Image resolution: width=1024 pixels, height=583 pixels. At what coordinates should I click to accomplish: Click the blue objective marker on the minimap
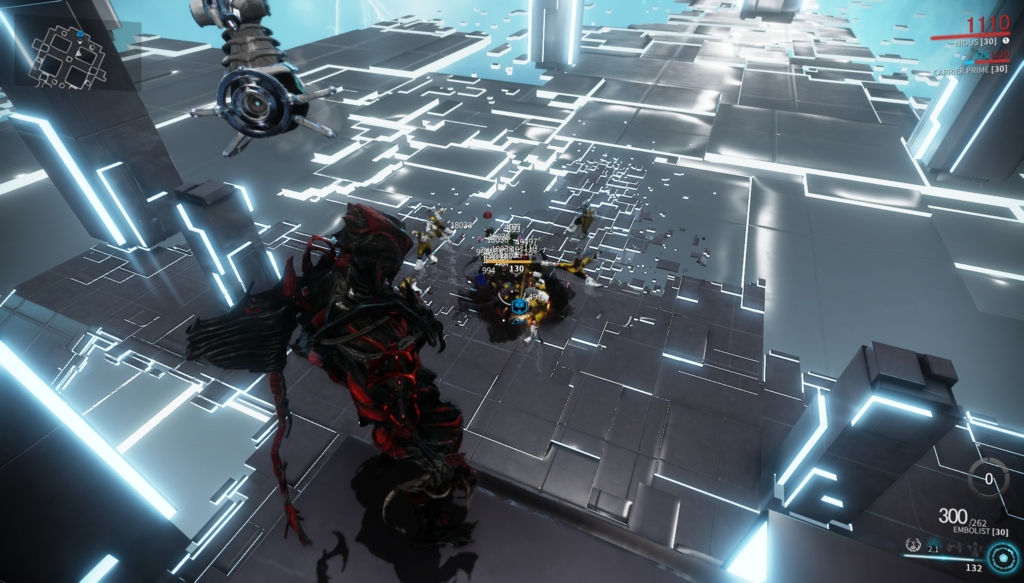(80, 33)
